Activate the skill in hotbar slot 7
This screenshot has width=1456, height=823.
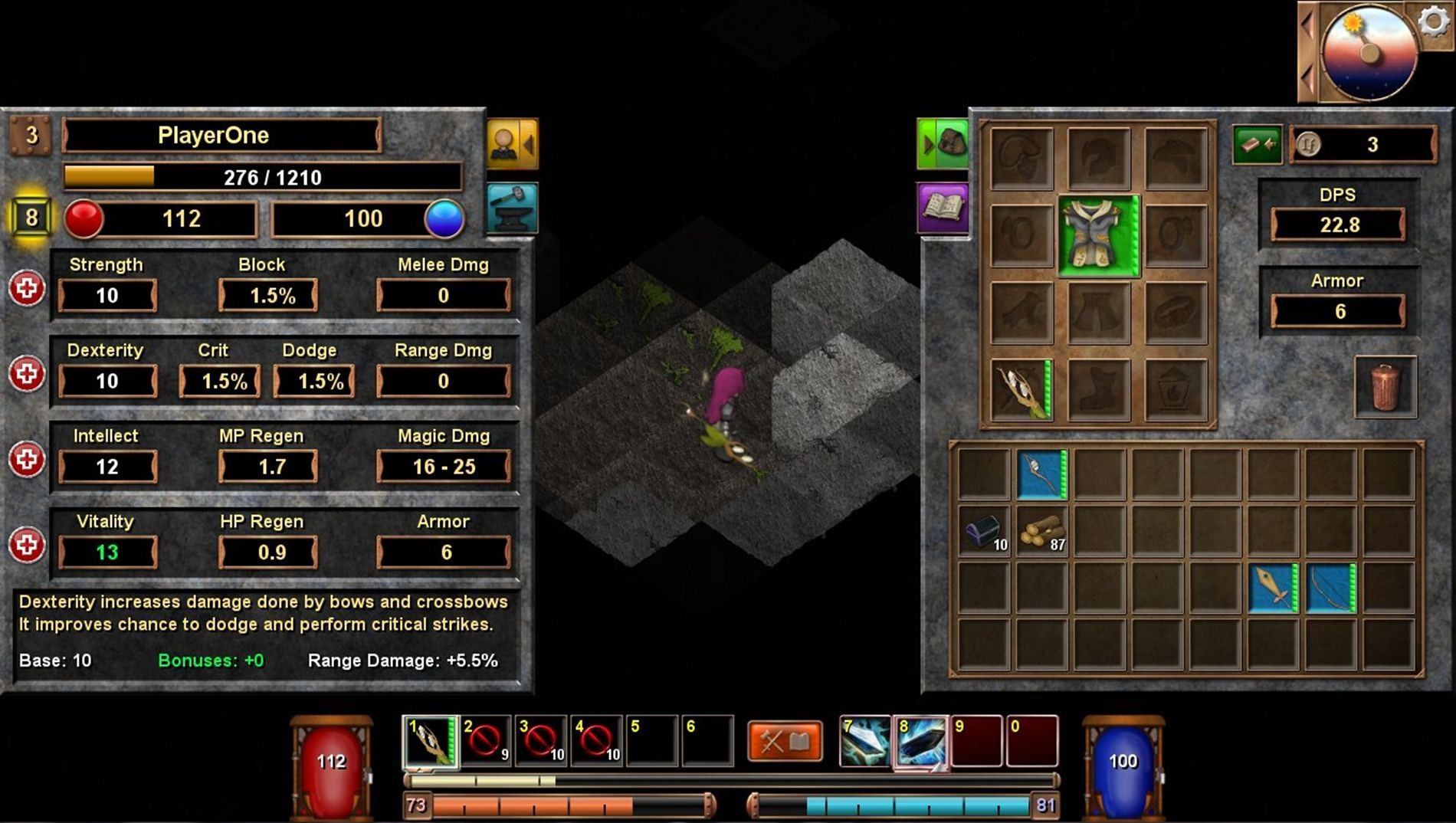click(x=865, y=741)
